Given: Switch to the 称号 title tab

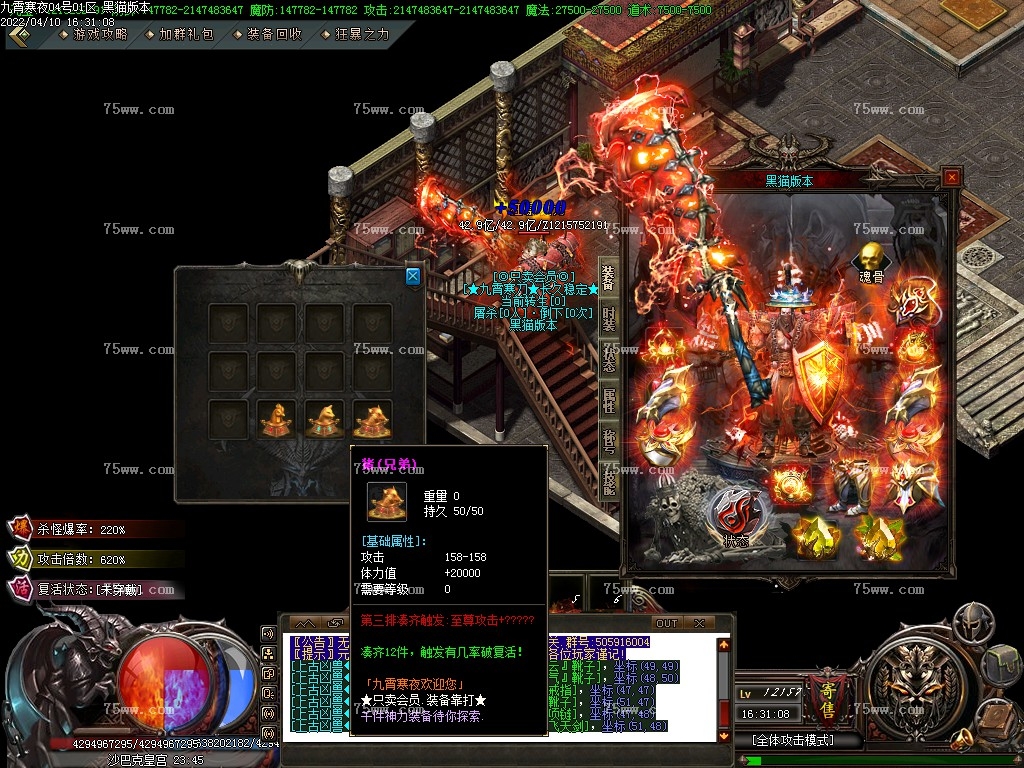Looking at the screenshot, I should (x=608, y=440).
